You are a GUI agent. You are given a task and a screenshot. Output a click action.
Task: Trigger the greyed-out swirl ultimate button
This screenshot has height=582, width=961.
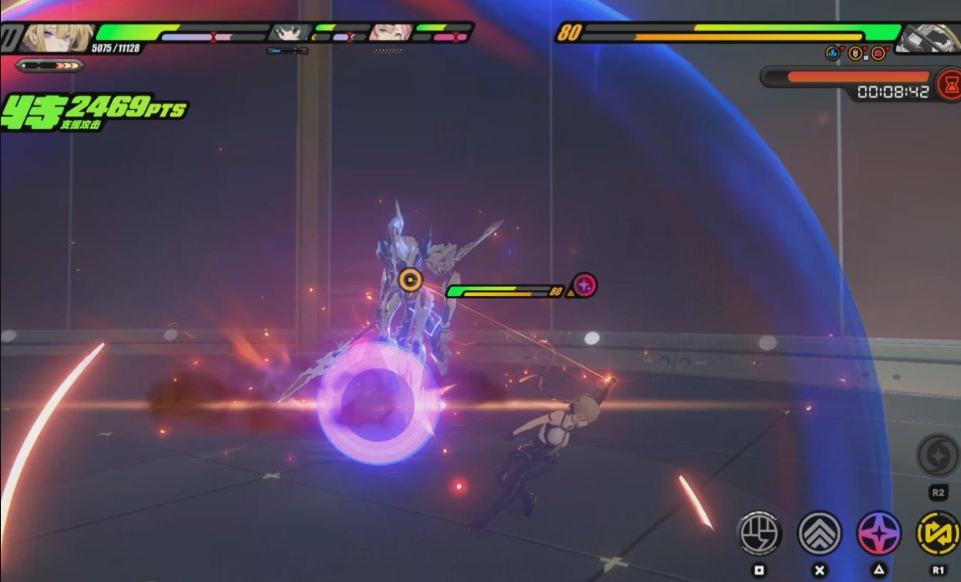938,456
